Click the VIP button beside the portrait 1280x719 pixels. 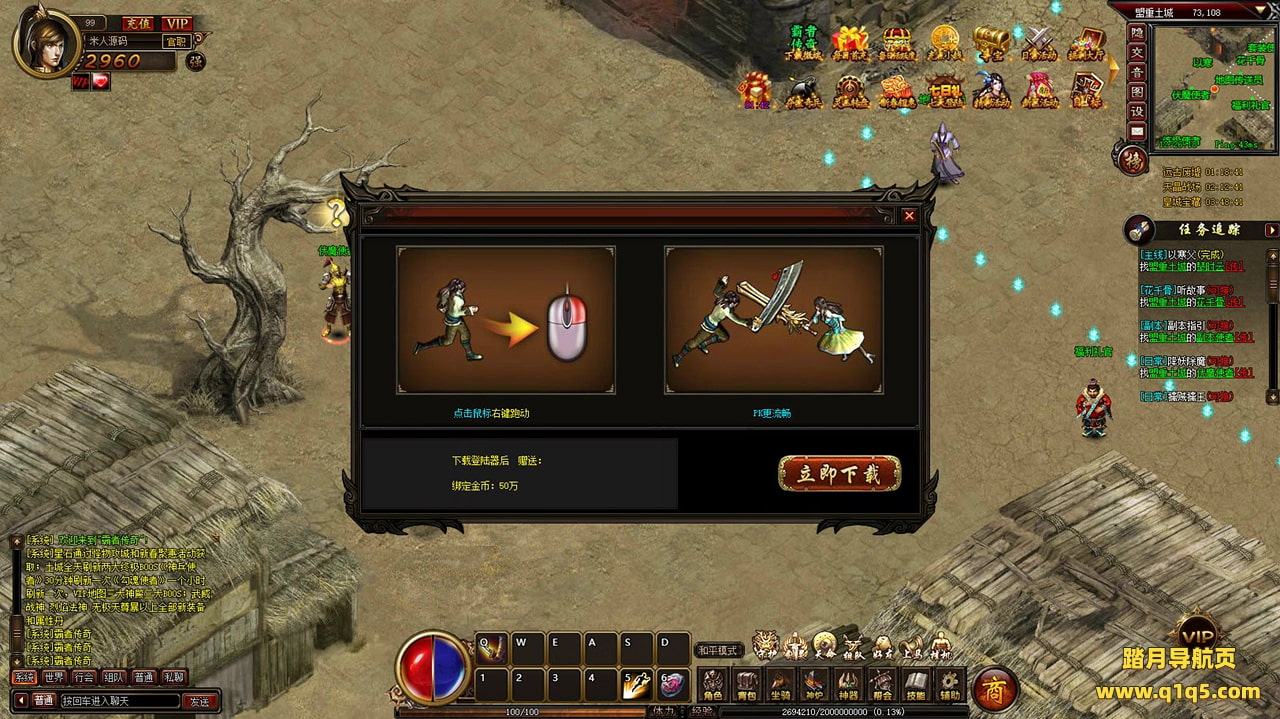tap(177, 23)
